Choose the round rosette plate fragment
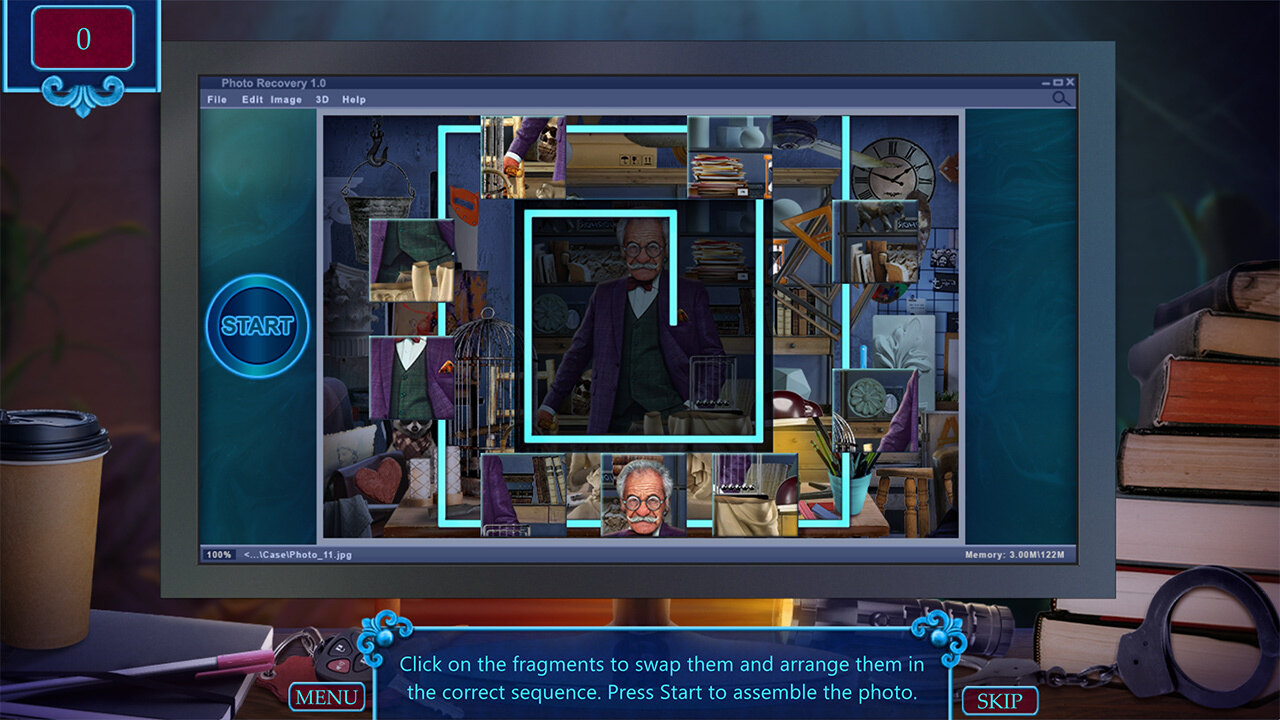 (x=875, y=409)
